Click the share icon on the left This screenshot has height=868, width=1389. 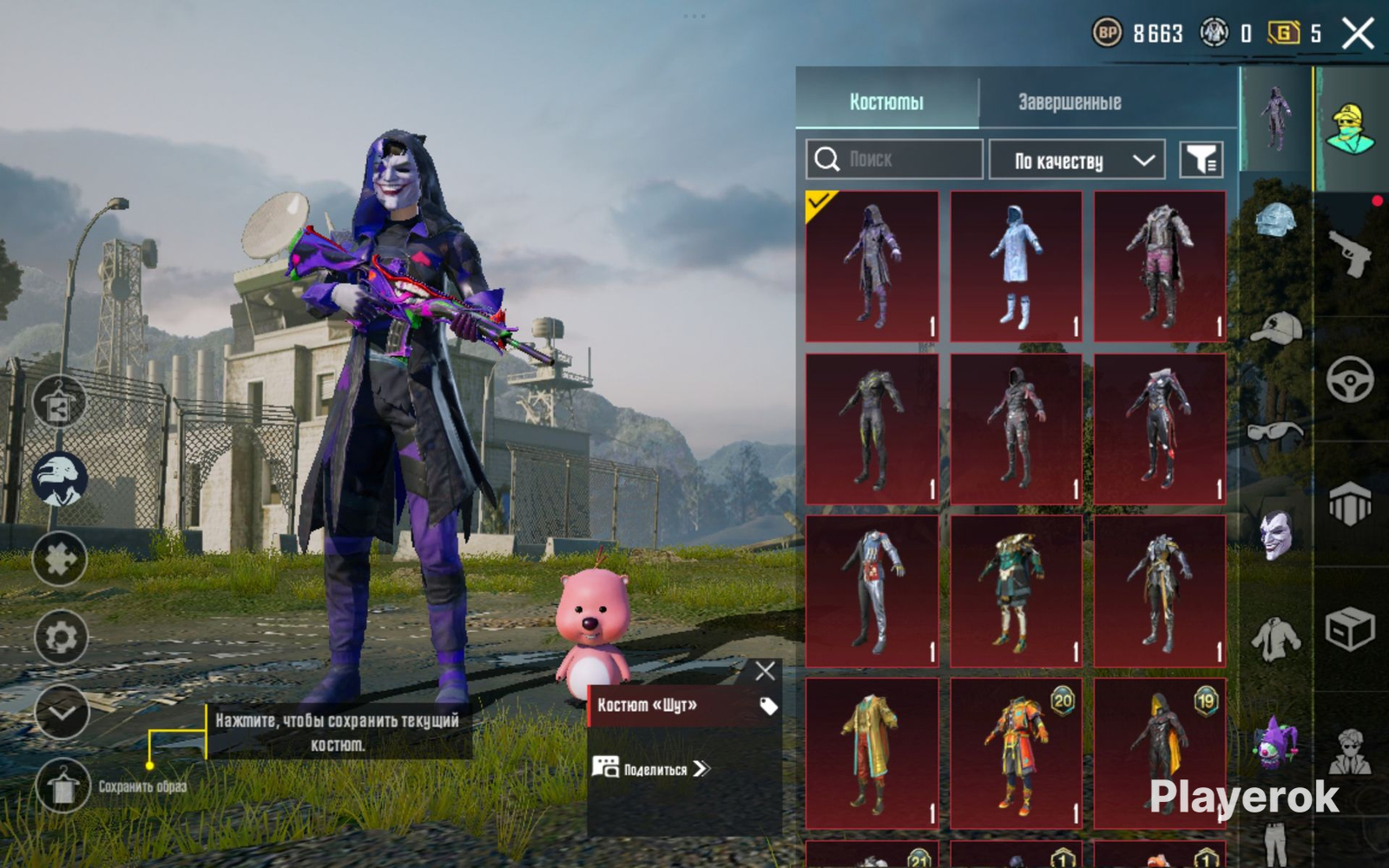[x=59, y=404]
